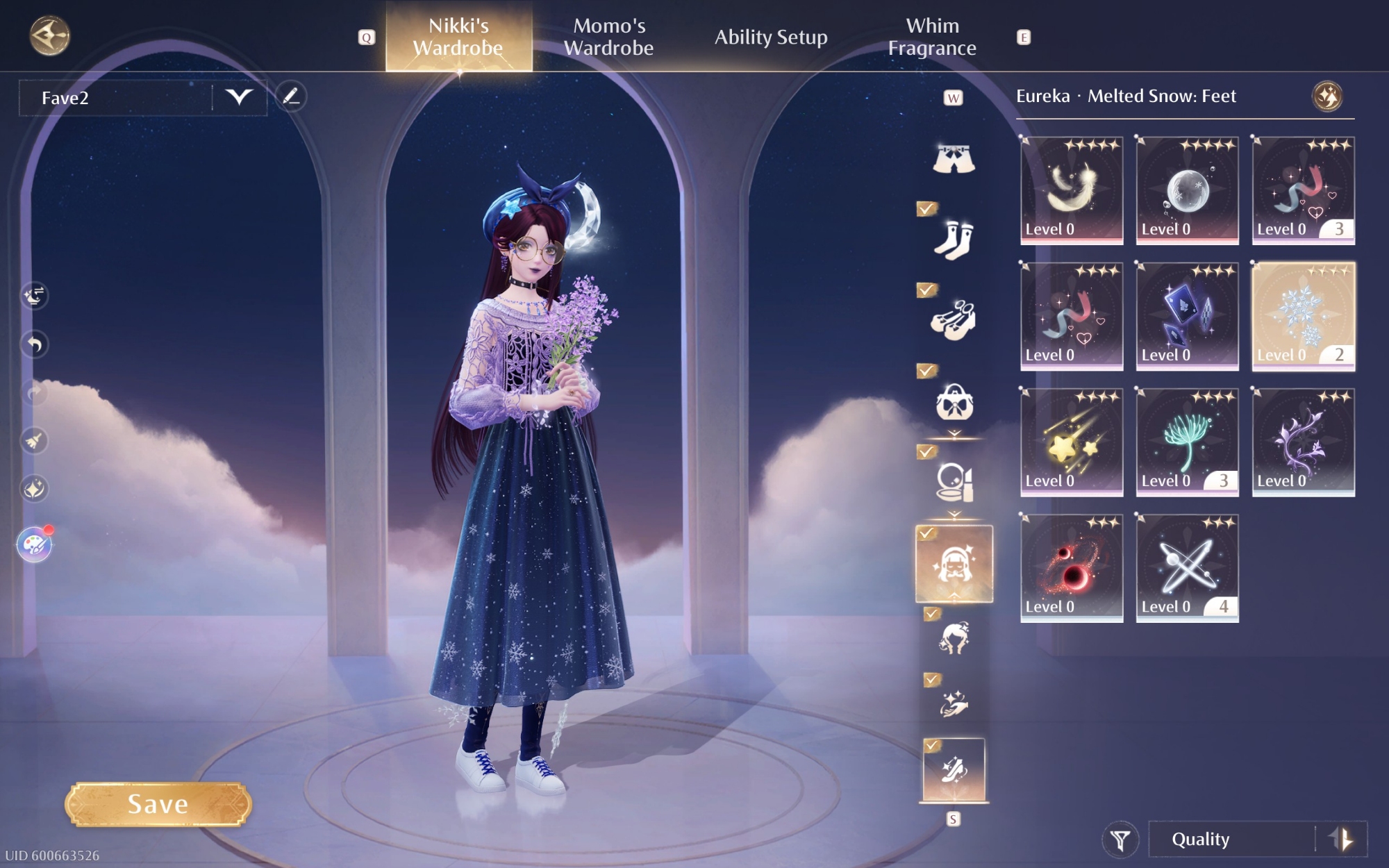
Task: Equip the white feather Eureka item
Action: 1071,190
